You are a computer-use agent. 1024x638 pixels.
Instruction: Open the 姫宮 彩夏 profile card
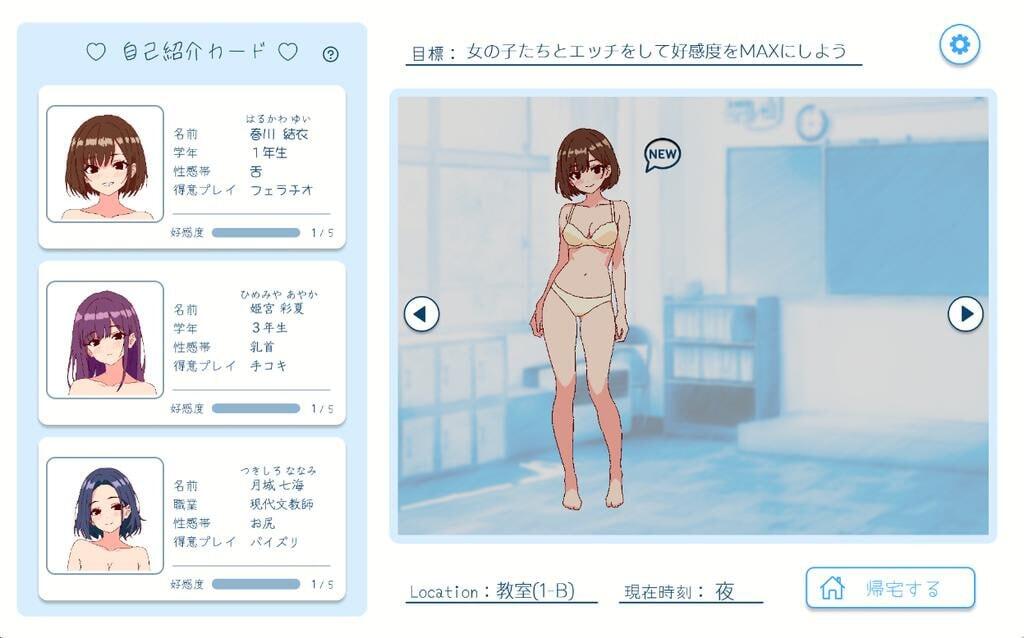coord(192,342)
